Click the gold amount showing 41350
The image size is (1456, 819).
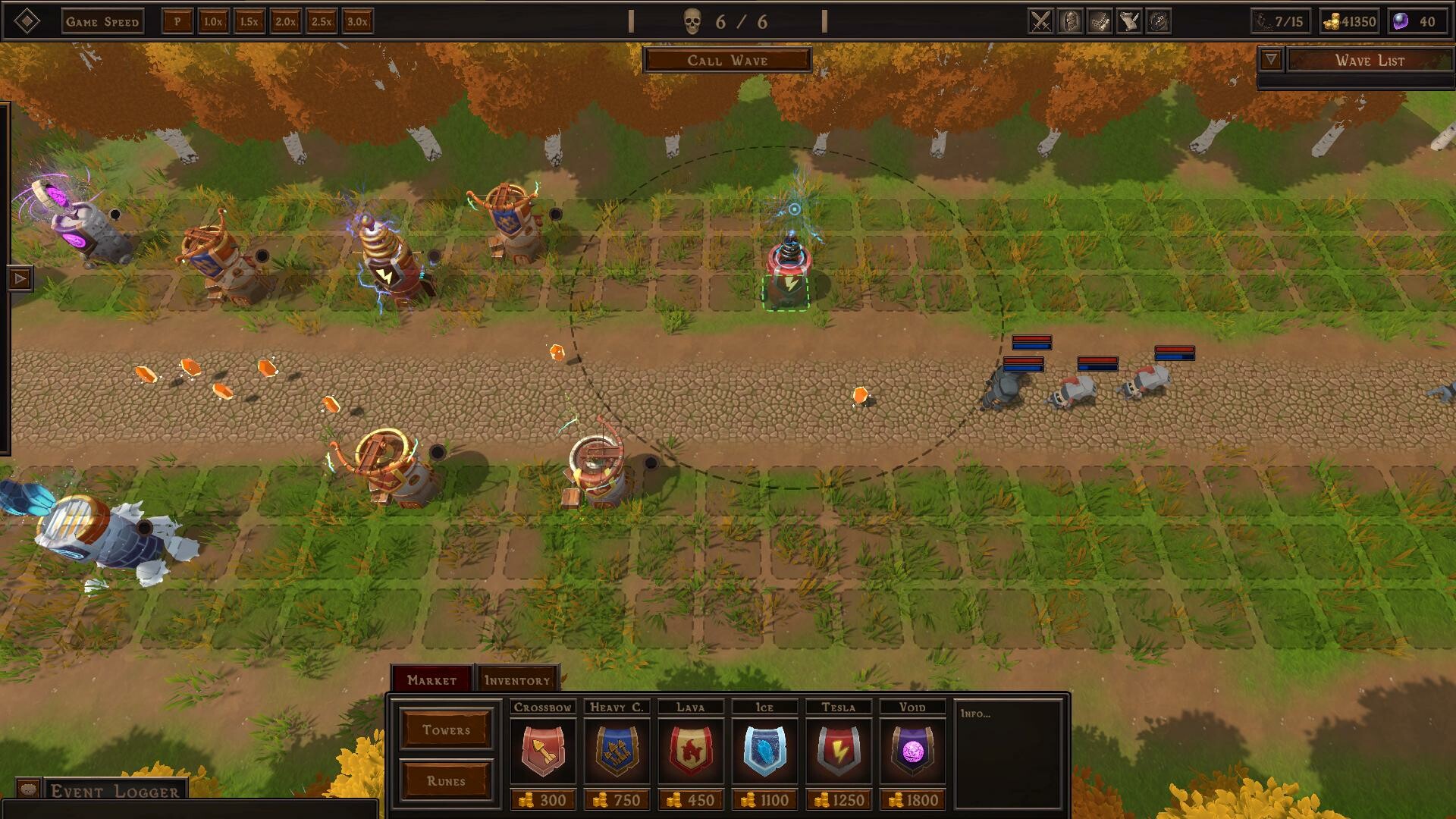coord(1348,22)
